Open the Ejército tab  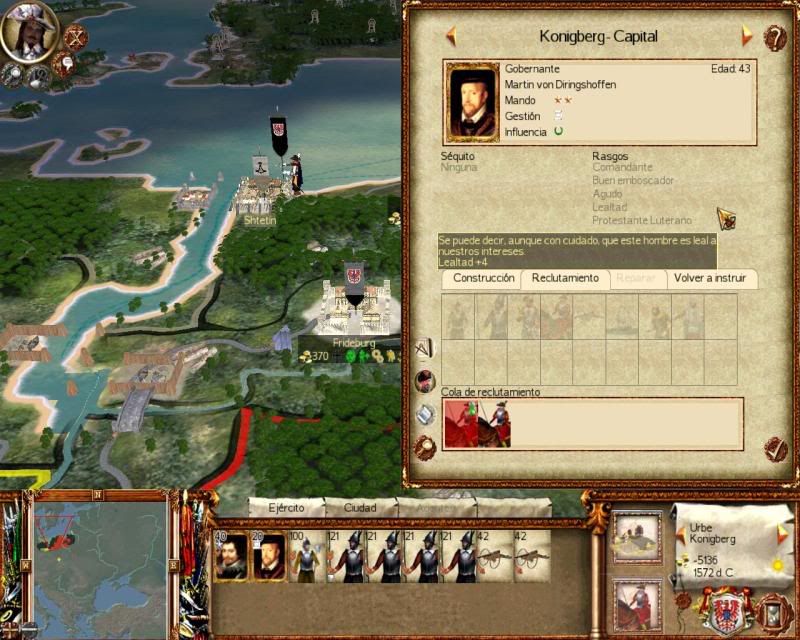click(285, 507)
